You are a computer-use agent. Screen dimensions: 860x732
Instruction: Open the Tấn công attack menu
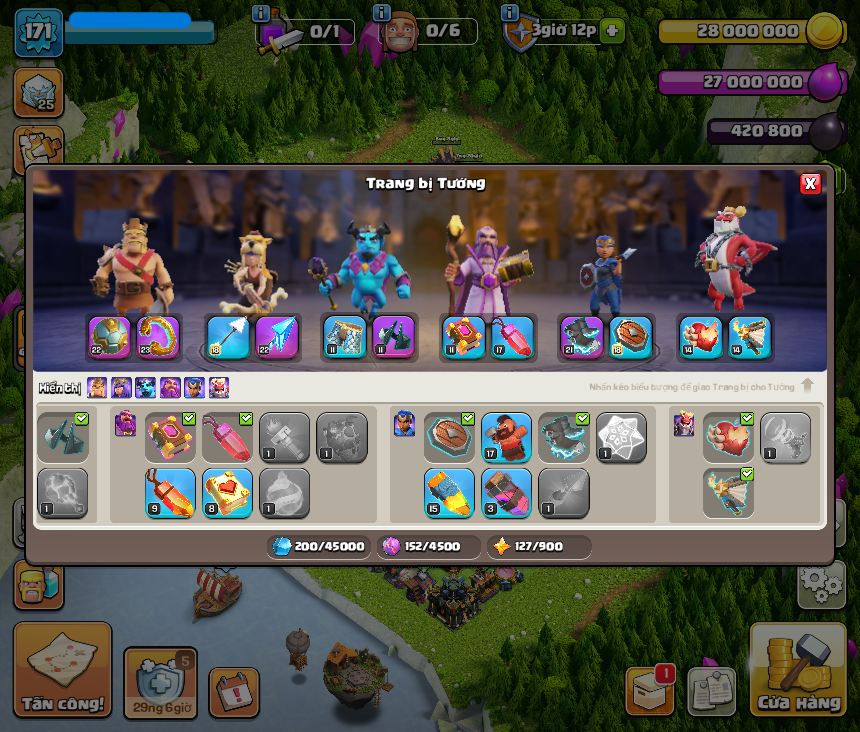coord(62,669)
